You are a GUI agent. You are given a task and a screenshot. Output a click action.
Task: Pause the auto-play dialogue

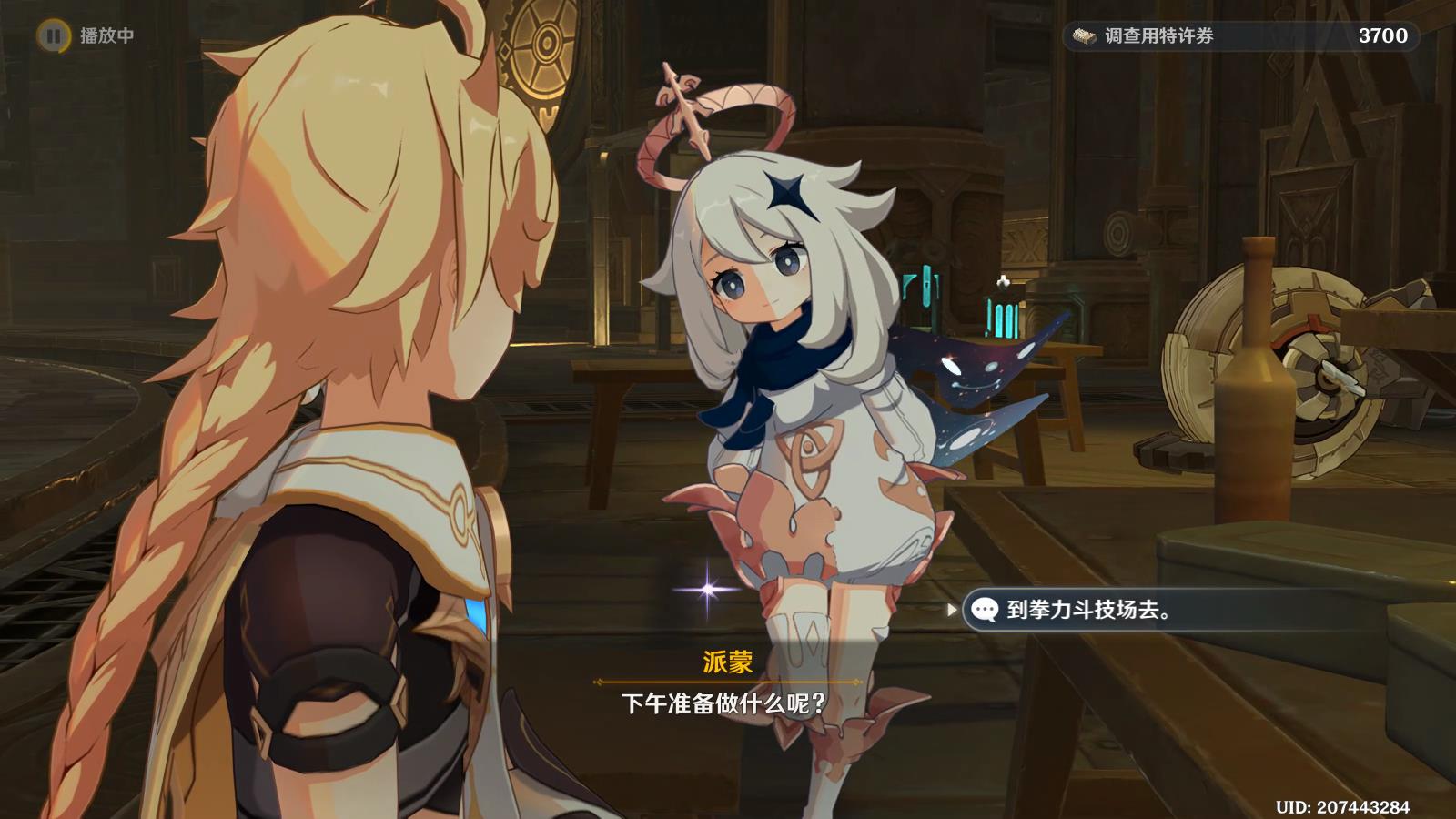point(54,35)
